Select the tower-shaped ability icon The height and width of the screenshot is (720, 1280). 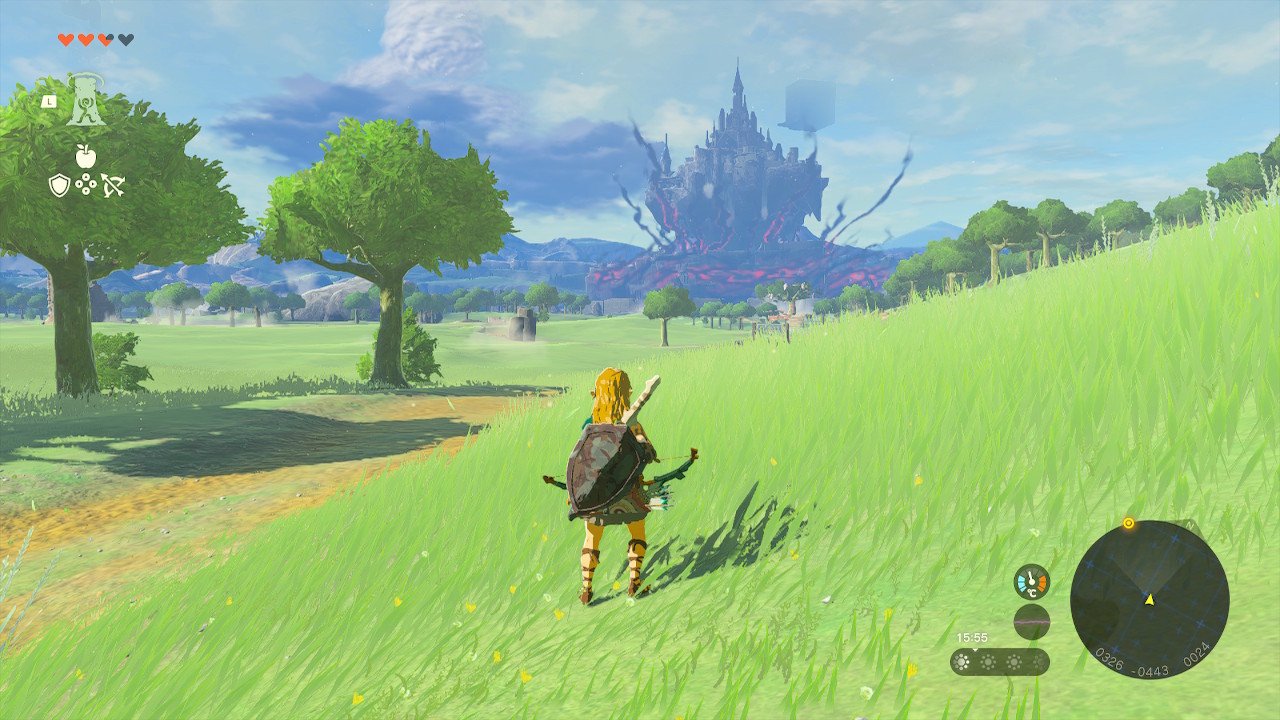(87, 102)
